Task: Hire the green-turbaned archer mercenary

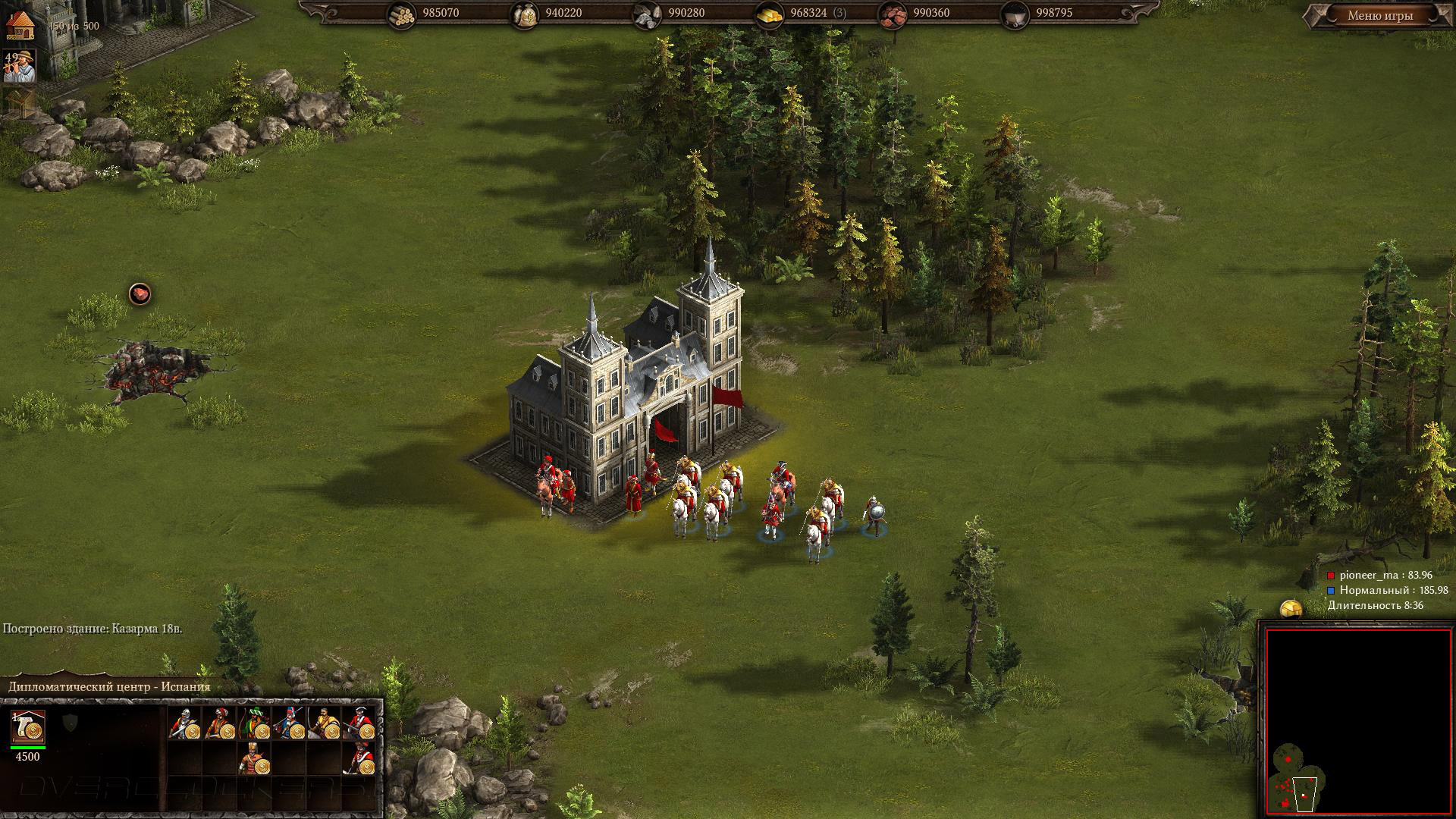Action: click(255, 723)
